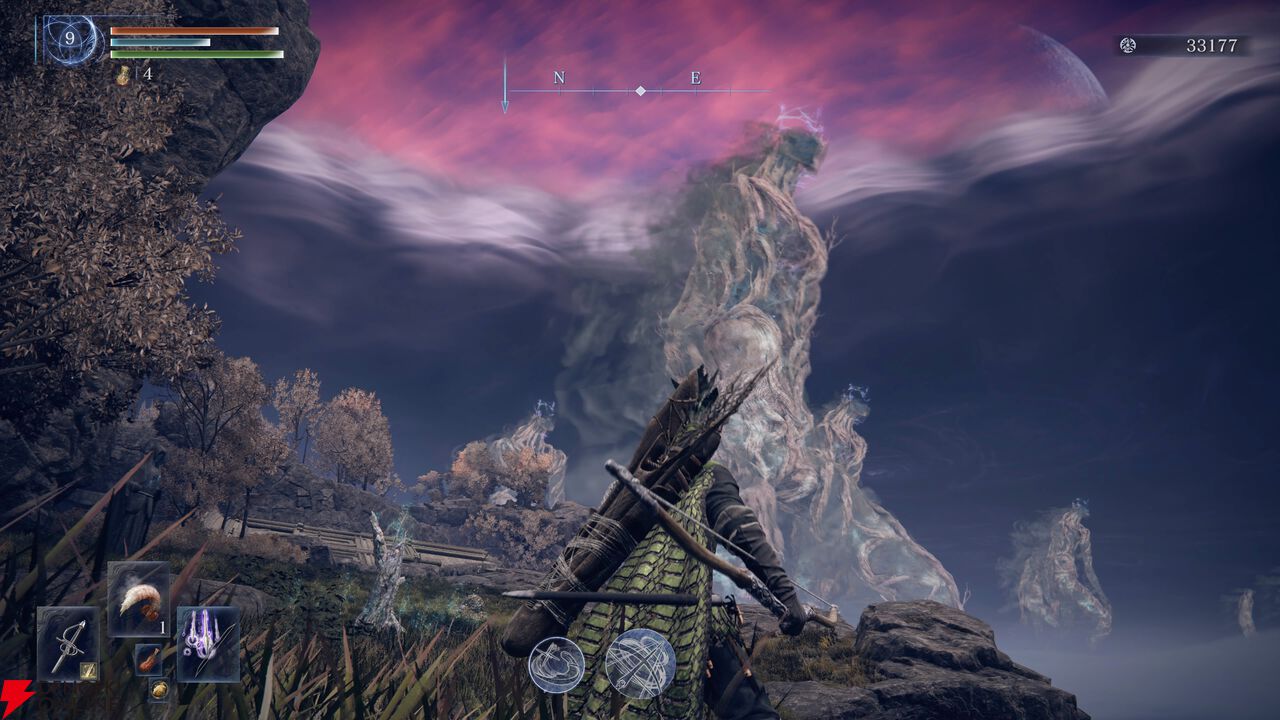Click the compass bar center marker
The image size is (1280, 720).
tap(640, 91)
